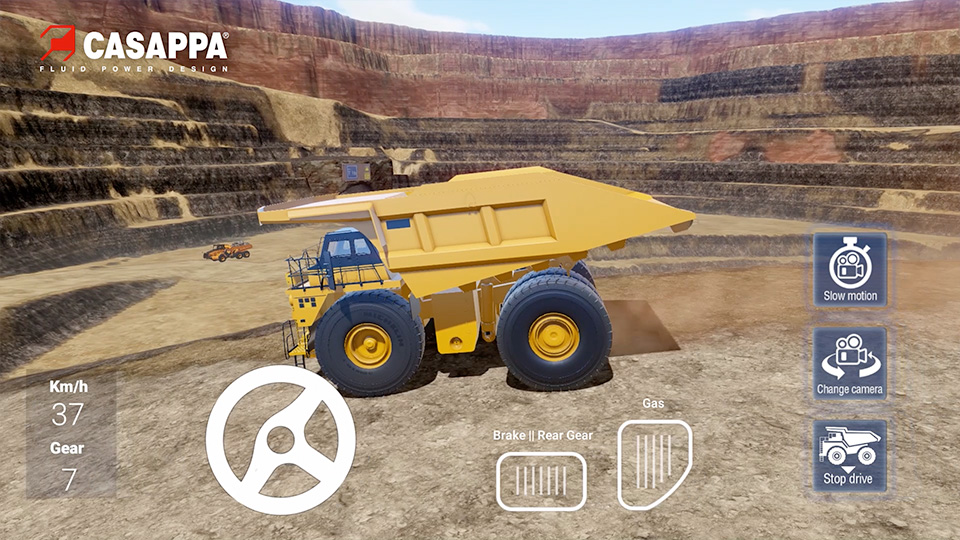Click the white steering wheel control
Viewport: 960px width, 540px height.
click(x=281, y=440)
